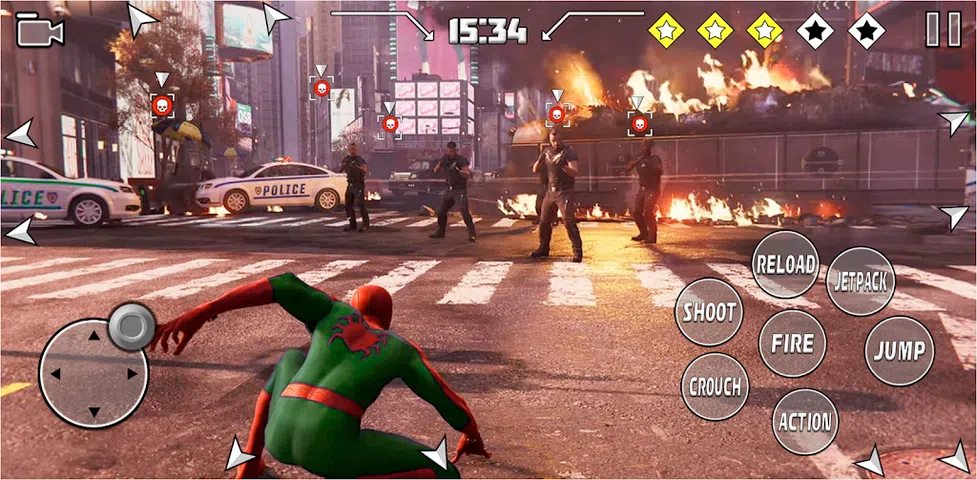
Task: Activate the JETPACK button
Action: 860,281
